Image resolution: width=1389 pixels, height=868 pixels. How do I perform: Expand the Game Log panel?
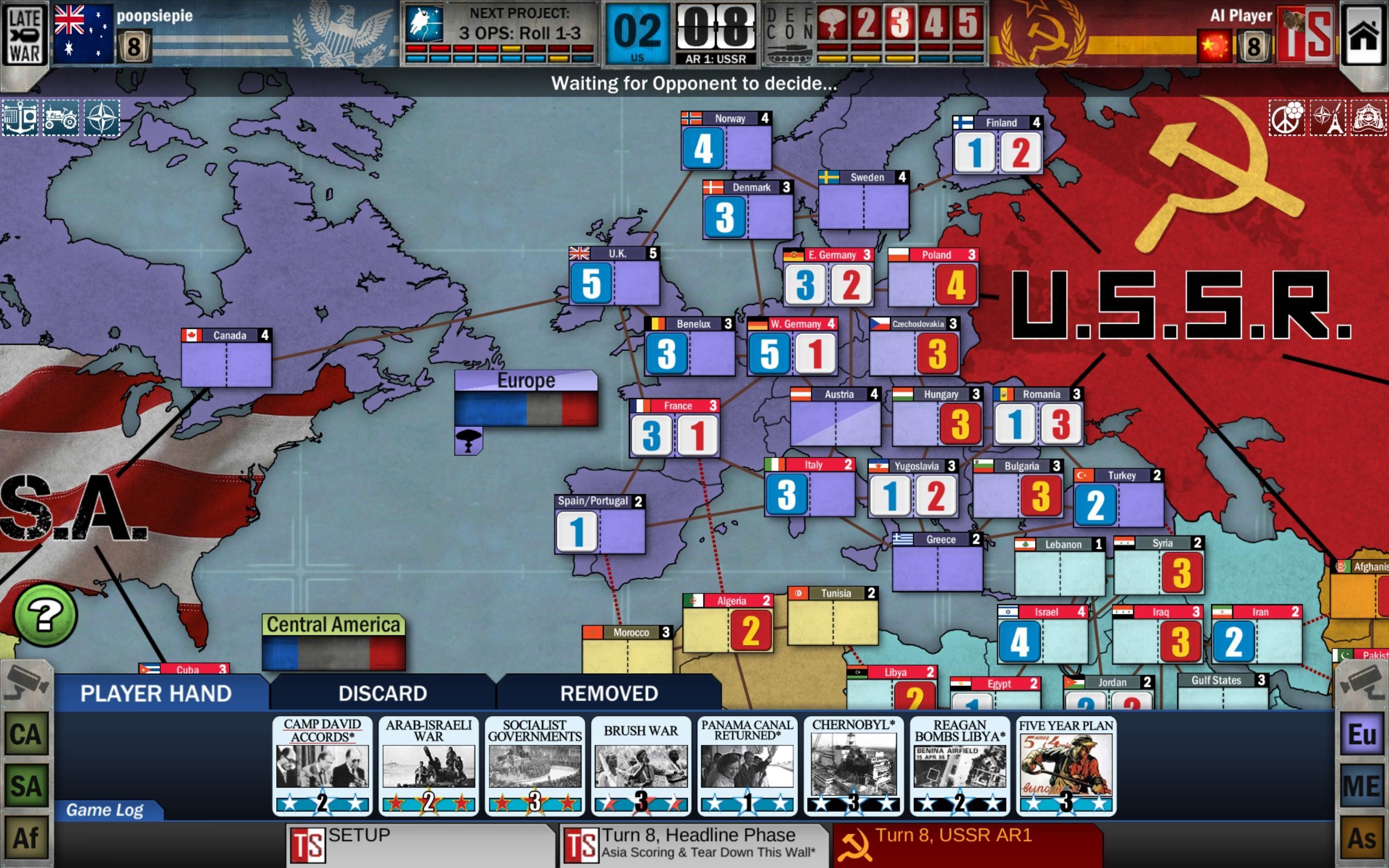[x=106, y=810]
